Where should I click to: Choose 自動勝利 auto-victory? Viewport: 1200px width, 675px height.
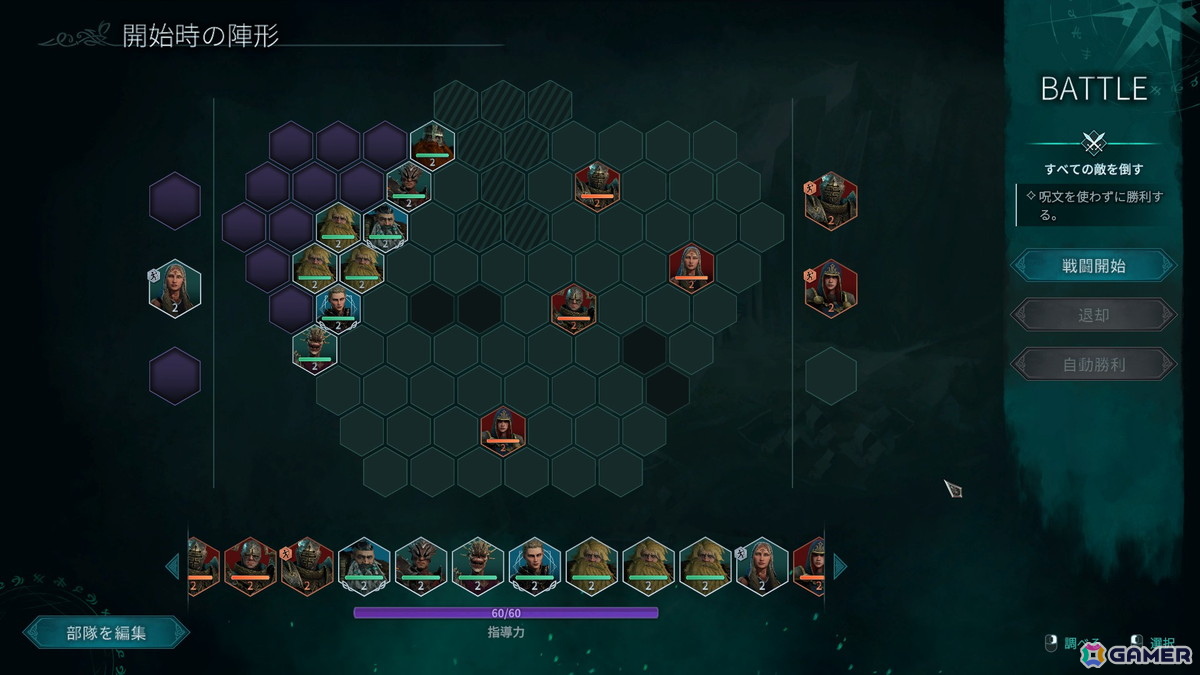[x=1093, y=364]
